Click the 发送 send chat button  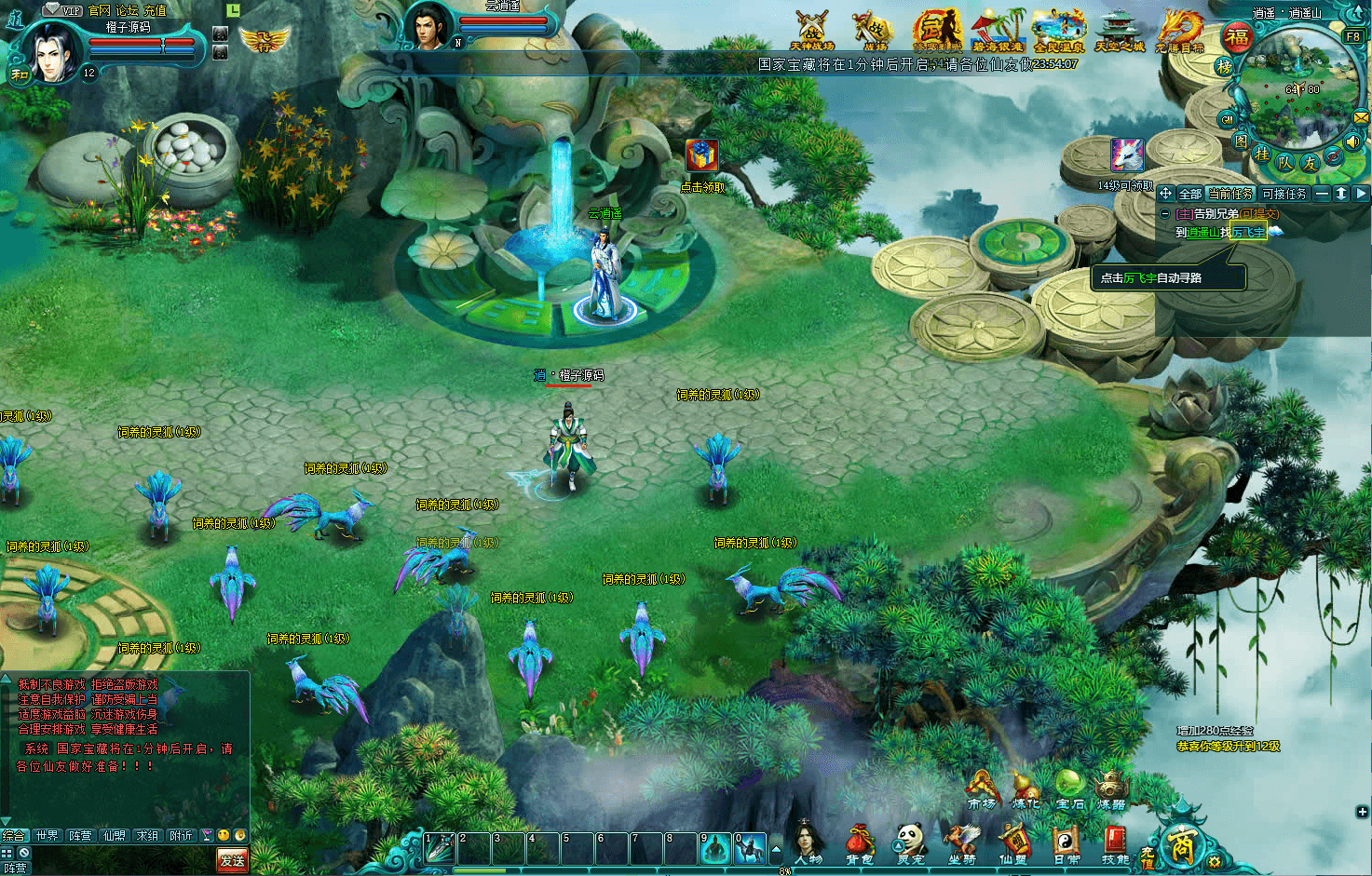tap(232, 860)
